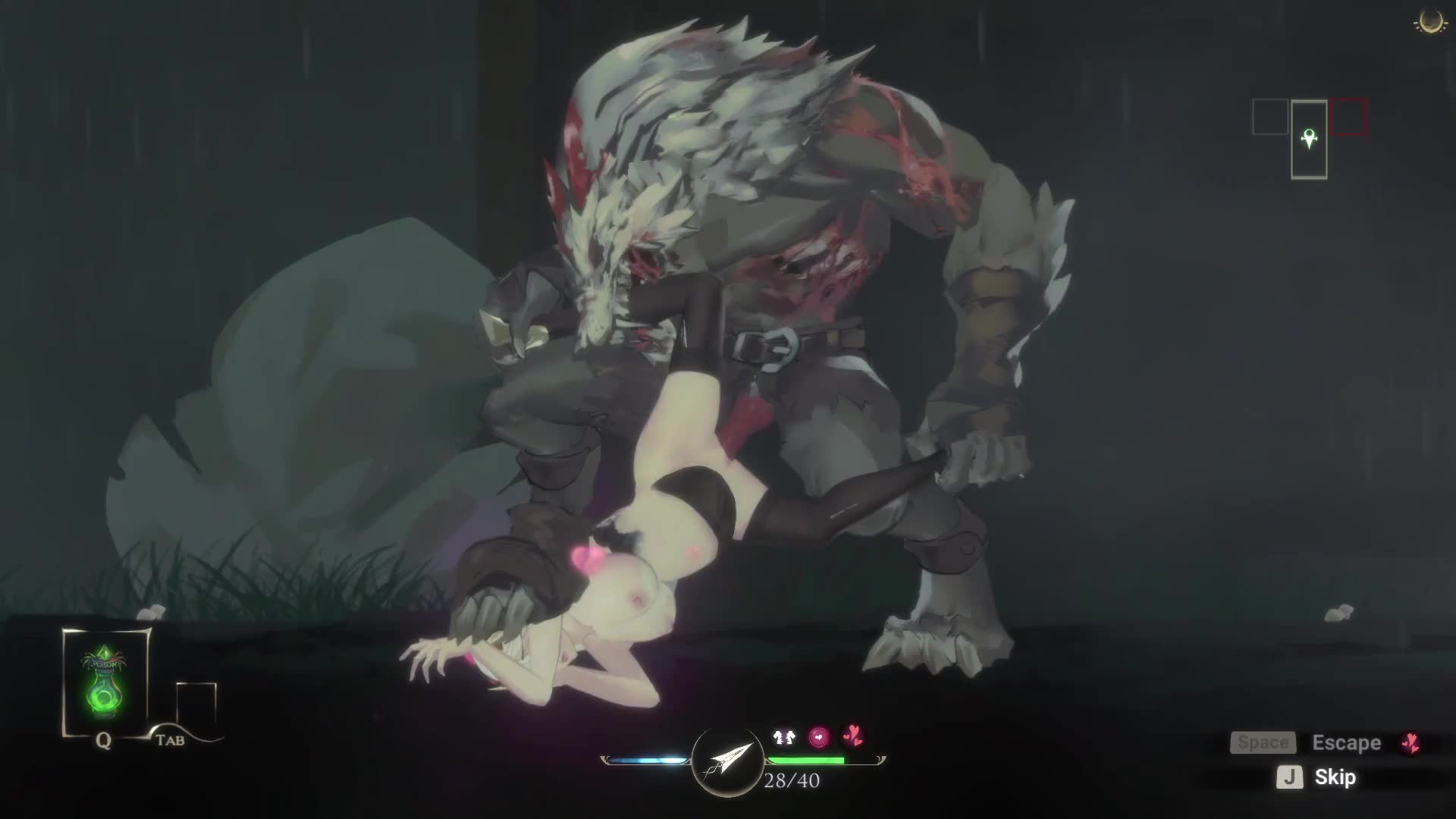This screenshot has height=819, width=1456.
Task: Open the minimap room display
Action: (1309, 139)
